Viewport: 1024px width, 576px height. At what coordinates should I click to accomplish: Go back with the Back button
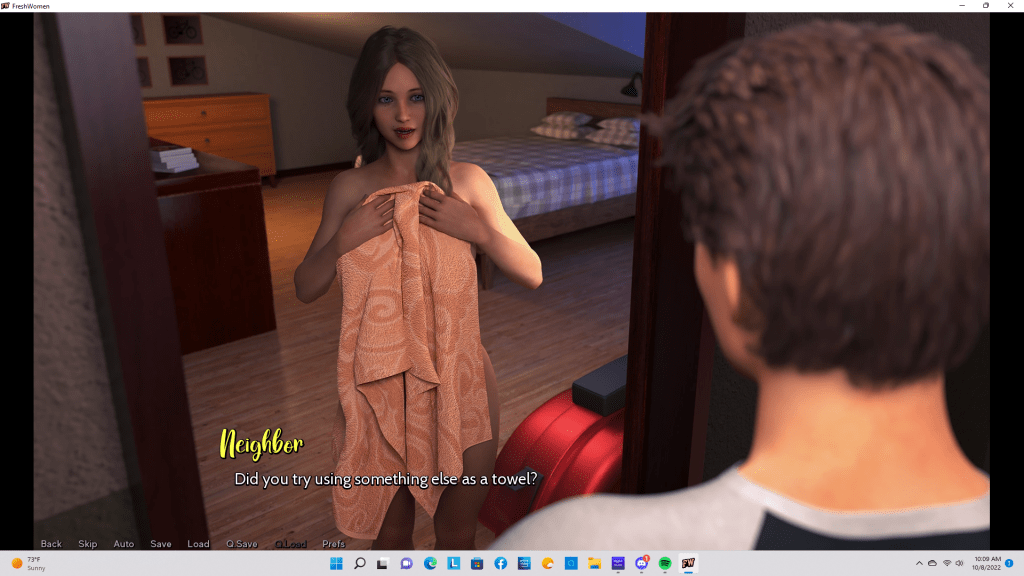(51, 544)
